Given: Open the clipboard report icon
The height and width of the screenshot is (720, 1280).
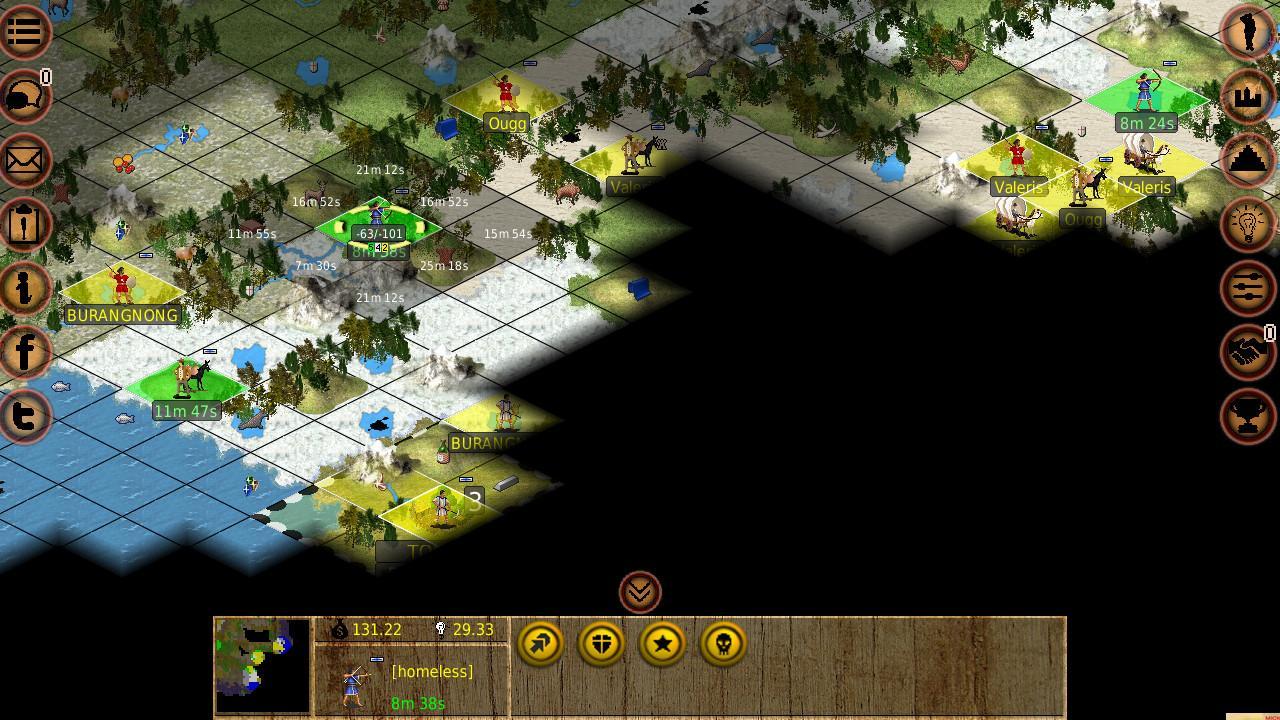Looking at the screenshot, I should 24,224.
